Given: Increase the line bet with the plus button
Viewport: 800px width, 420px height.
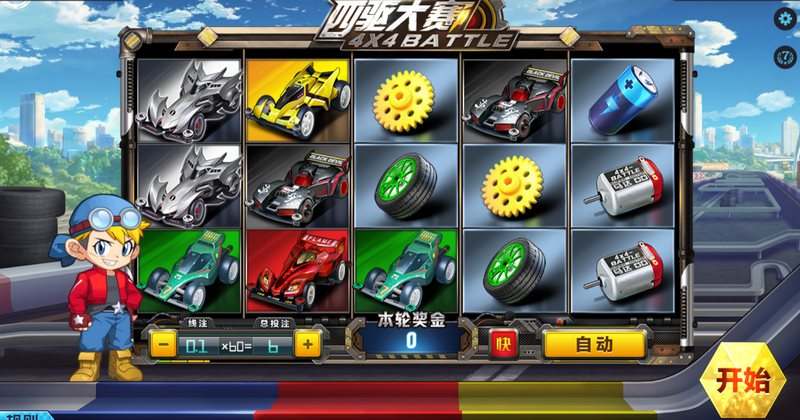Looking at the screenshot, I should point(307,344).
